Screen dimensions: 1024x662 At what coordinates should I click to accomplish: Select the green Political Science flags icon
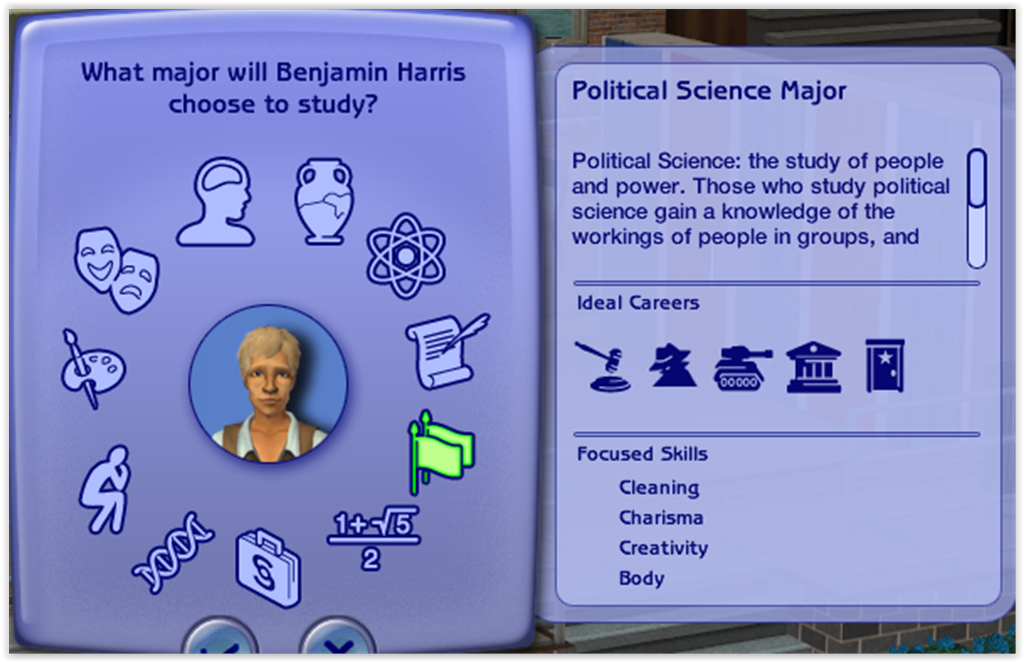(441, 451)
